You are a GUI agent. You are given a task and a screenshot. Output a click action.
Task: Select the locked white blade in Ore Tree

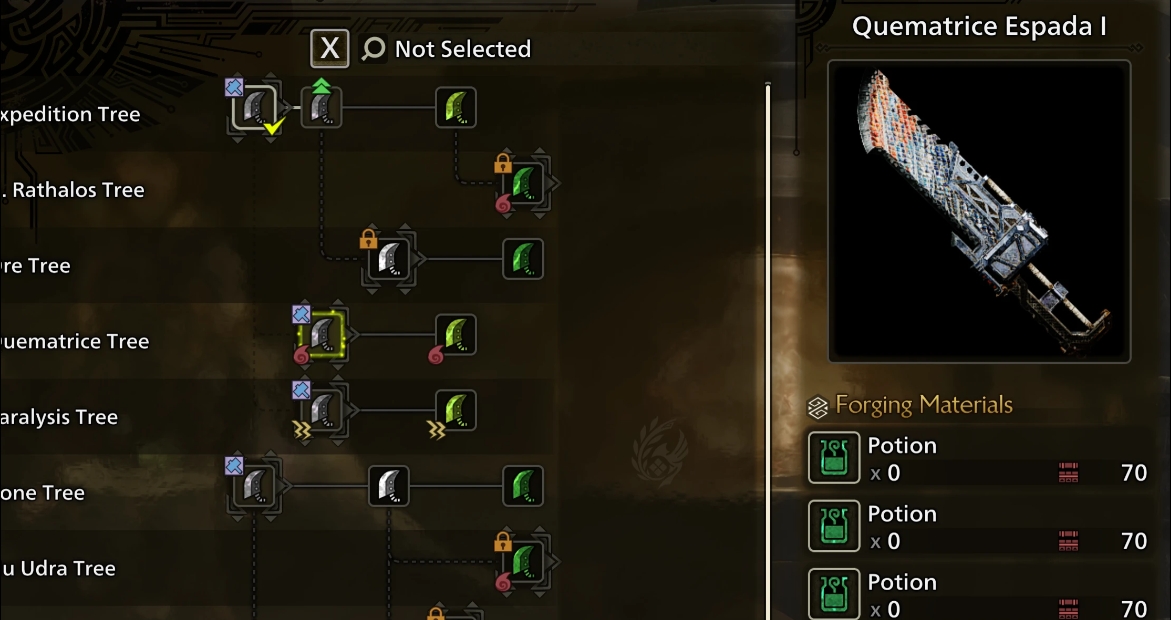pyautogui.click(x=389, y=260)
